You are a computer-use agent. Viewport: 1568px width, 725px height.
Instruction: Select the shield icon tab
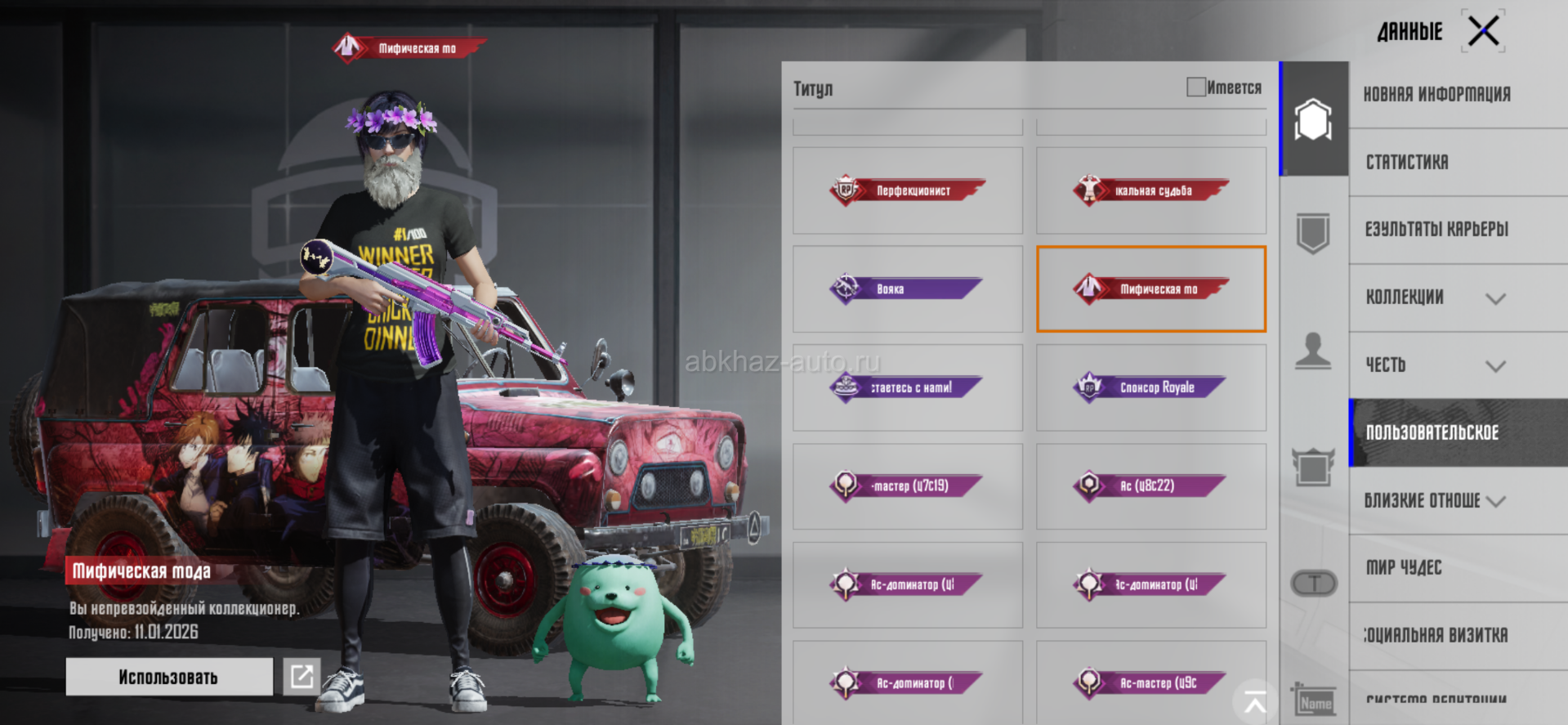click(1313, 234)
